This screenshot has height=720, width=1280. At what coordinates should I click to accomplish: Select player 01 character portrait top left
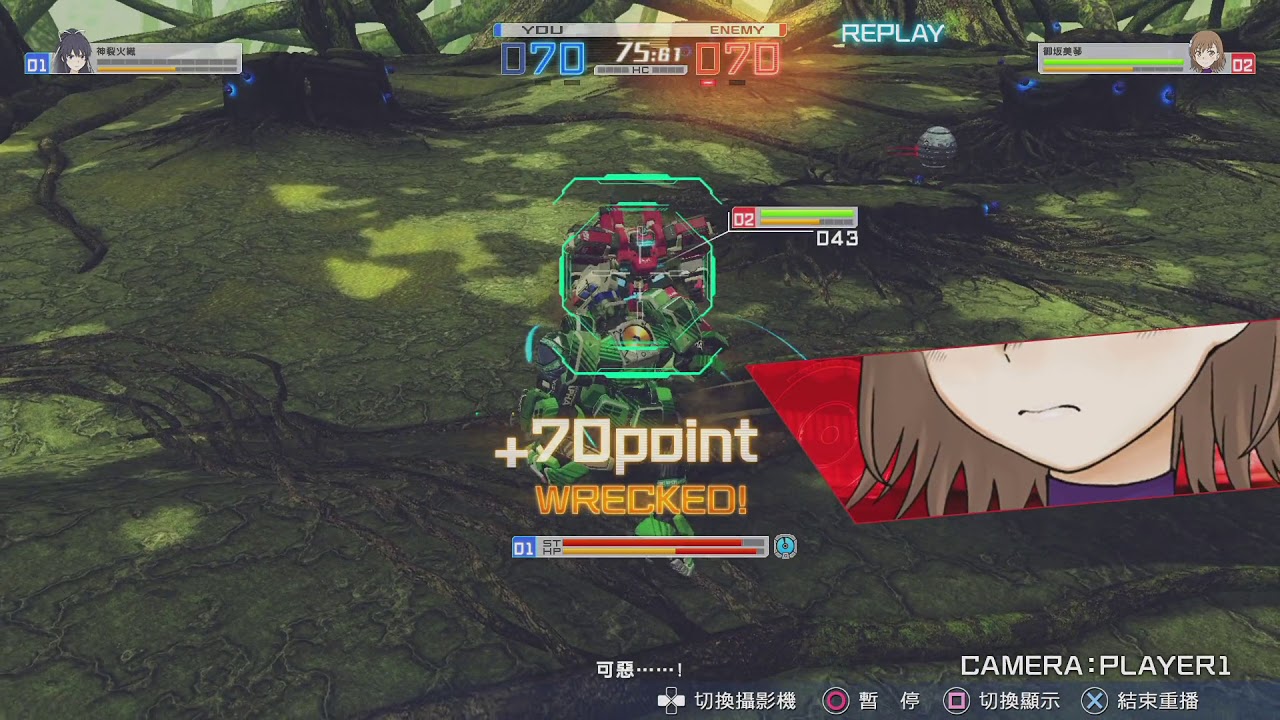(72, 58)
